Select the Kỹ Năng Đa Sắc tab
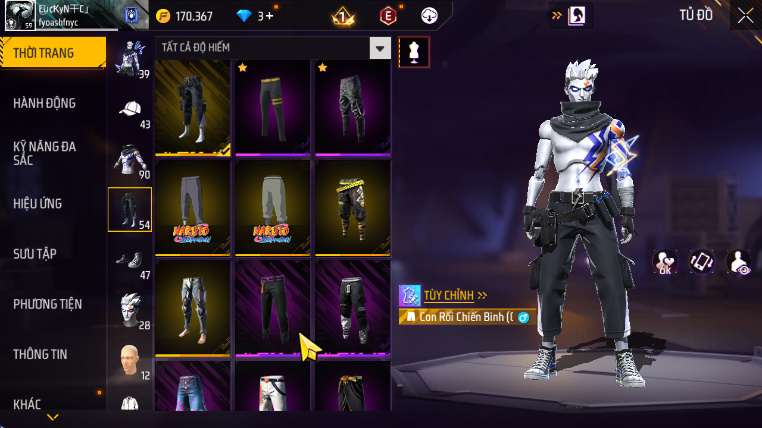The image size is (762, 428). point(45,153)
